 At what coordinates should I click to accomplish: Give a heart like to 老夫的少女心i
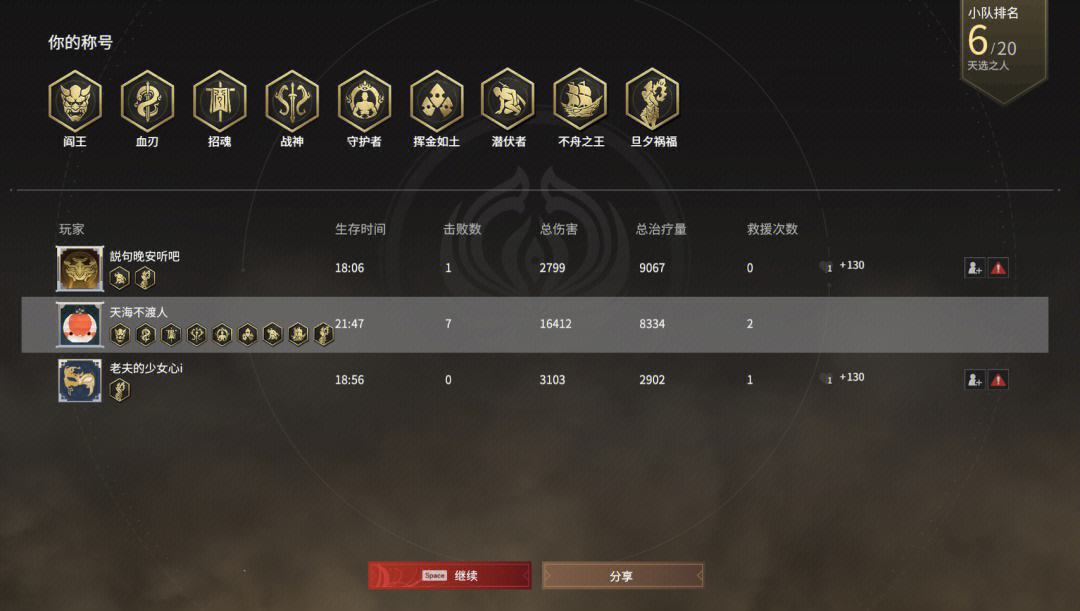pos(826,379)
